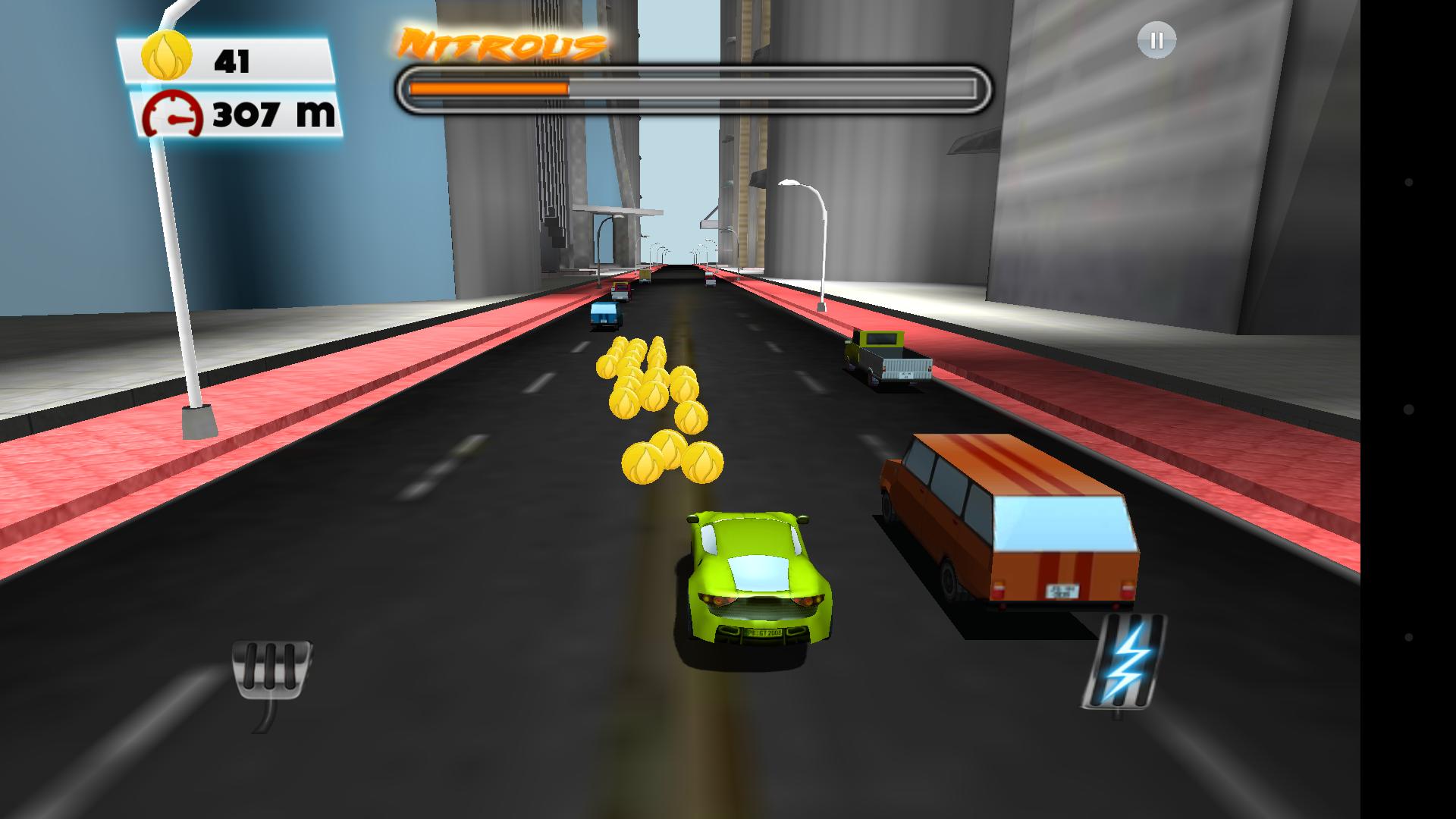The image size is (1456, 819).
Task: Click the red speedometer icon
Action: pos(173,115)
